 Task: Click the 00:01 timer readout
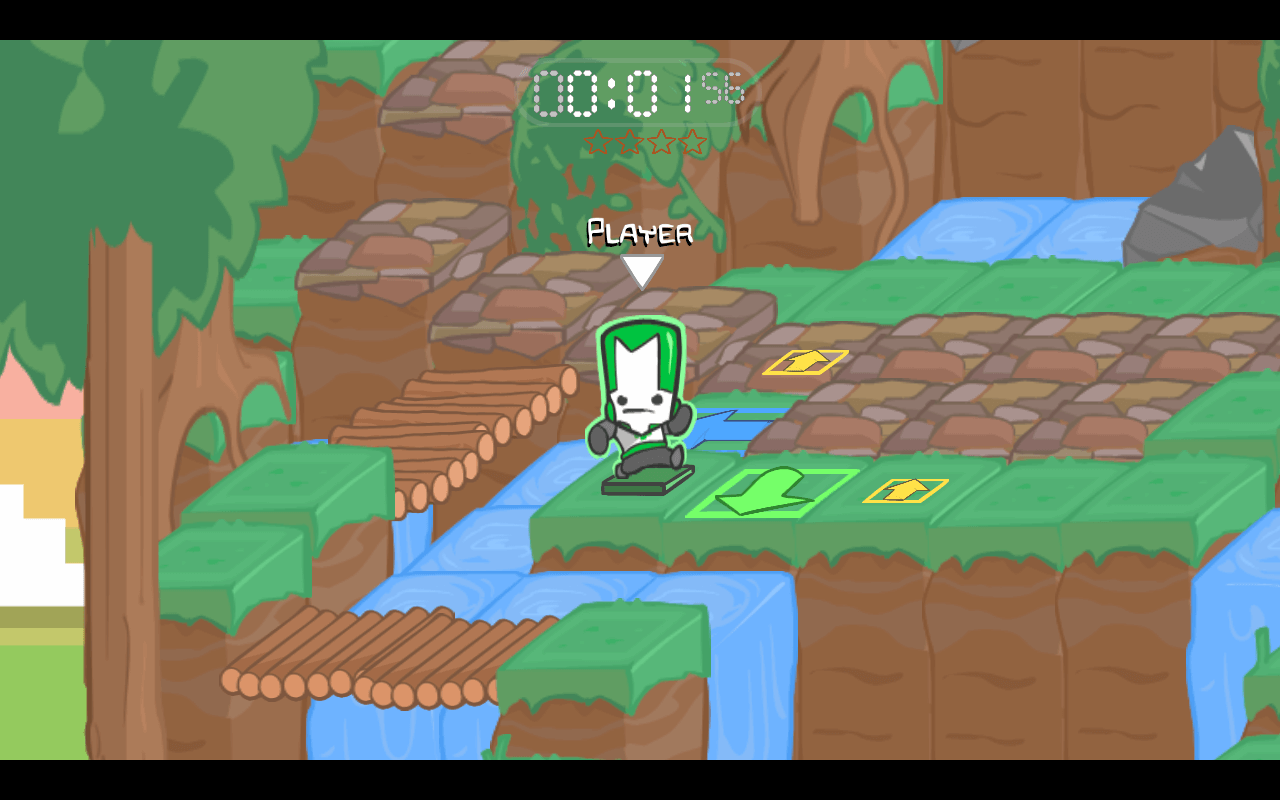click(615, 93)
